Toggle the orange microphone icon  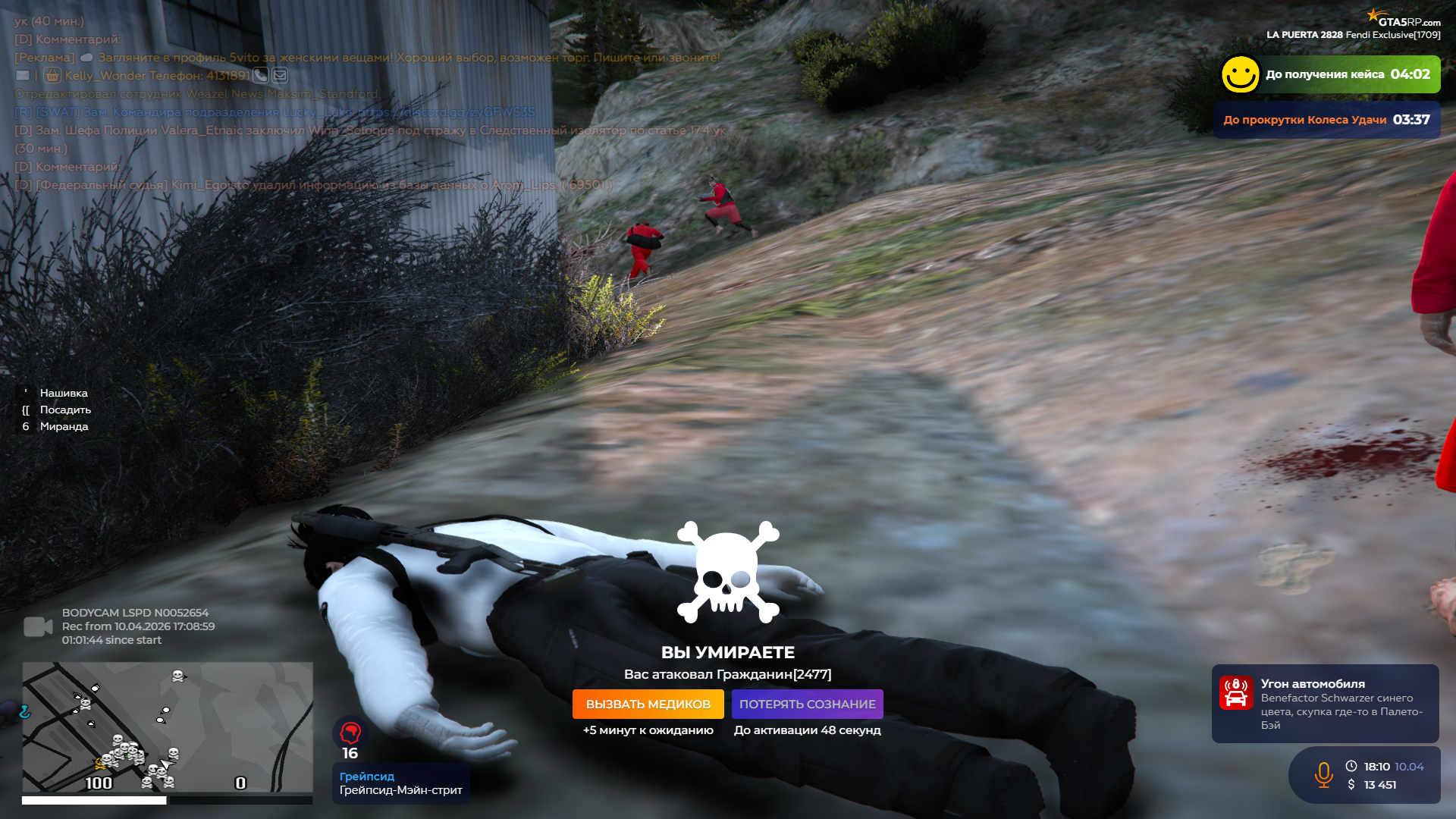click(x=1323, y=775)
